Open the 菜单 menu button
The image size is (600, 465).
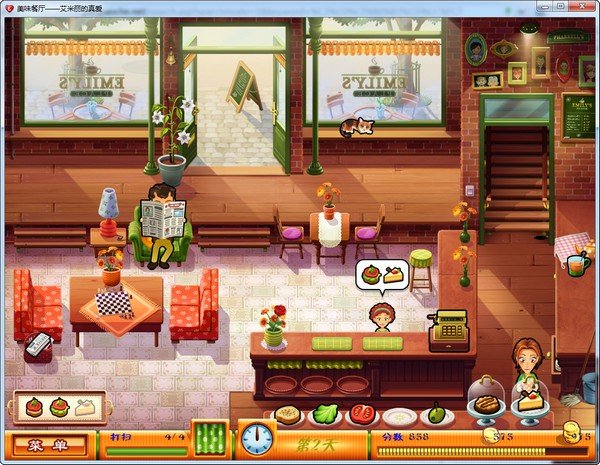tap(49, 444)
